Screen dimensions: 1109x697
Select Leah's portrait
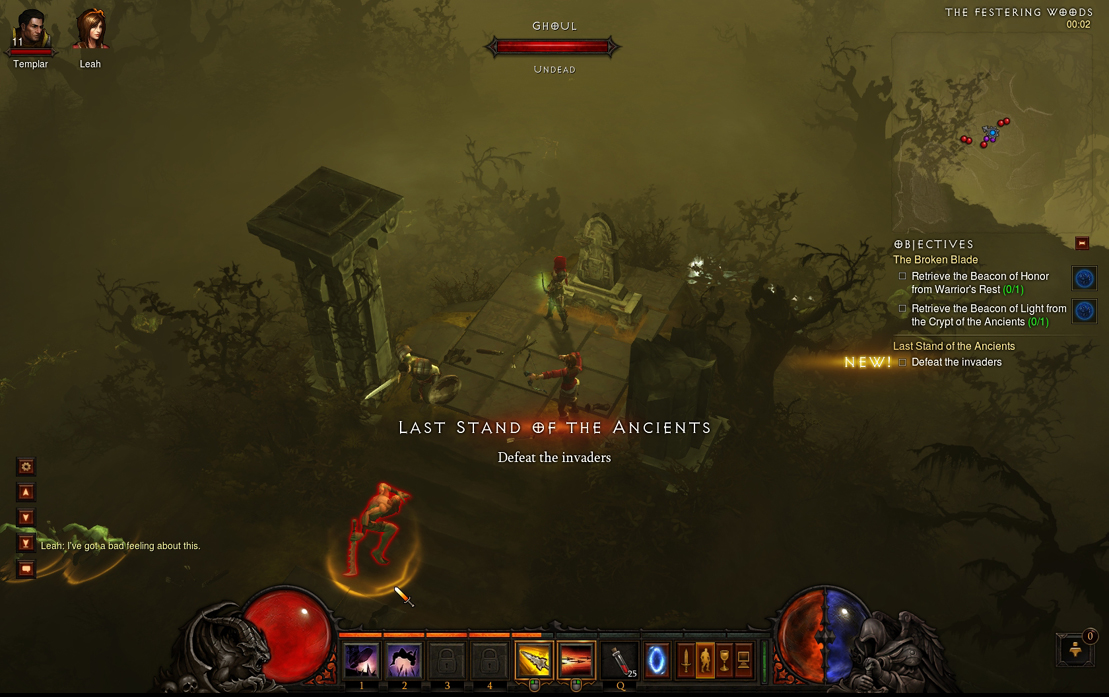pyautogui.click(x=90, y=30)
